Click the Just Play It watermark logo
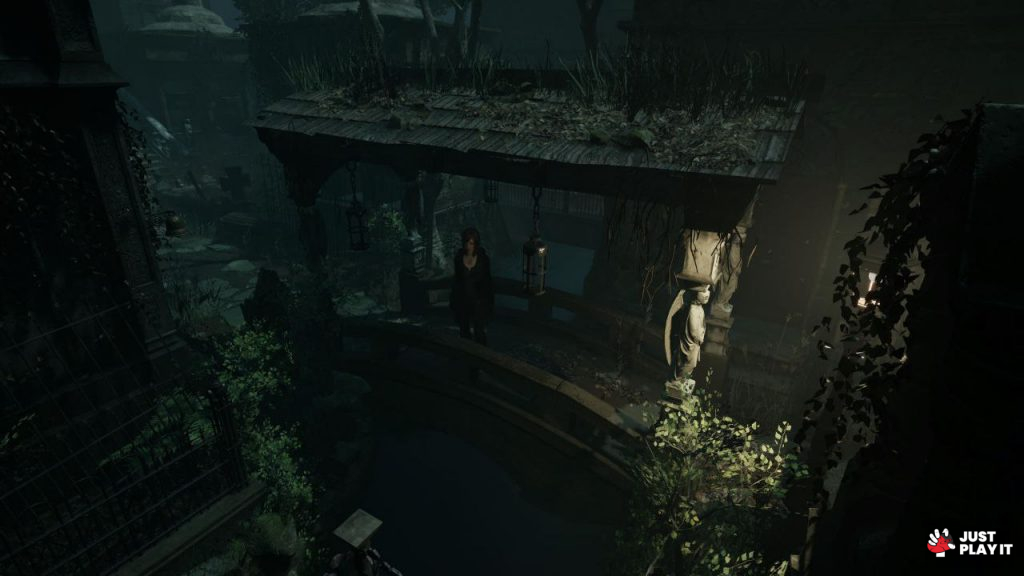1024x576 pixels. tap(969, 542)
